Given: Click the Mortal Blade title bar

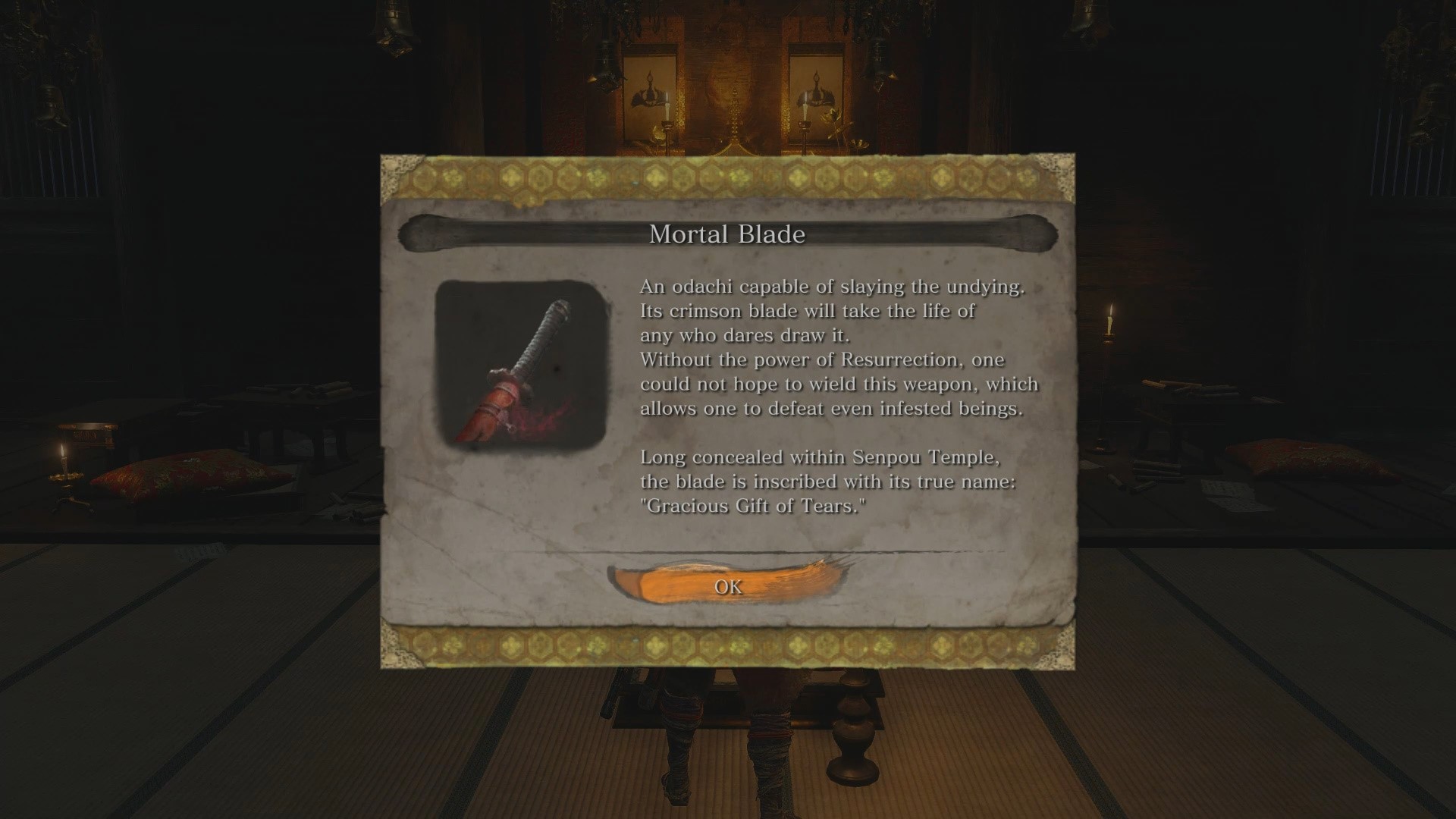Looking at the screenshot, I should 726,234.
